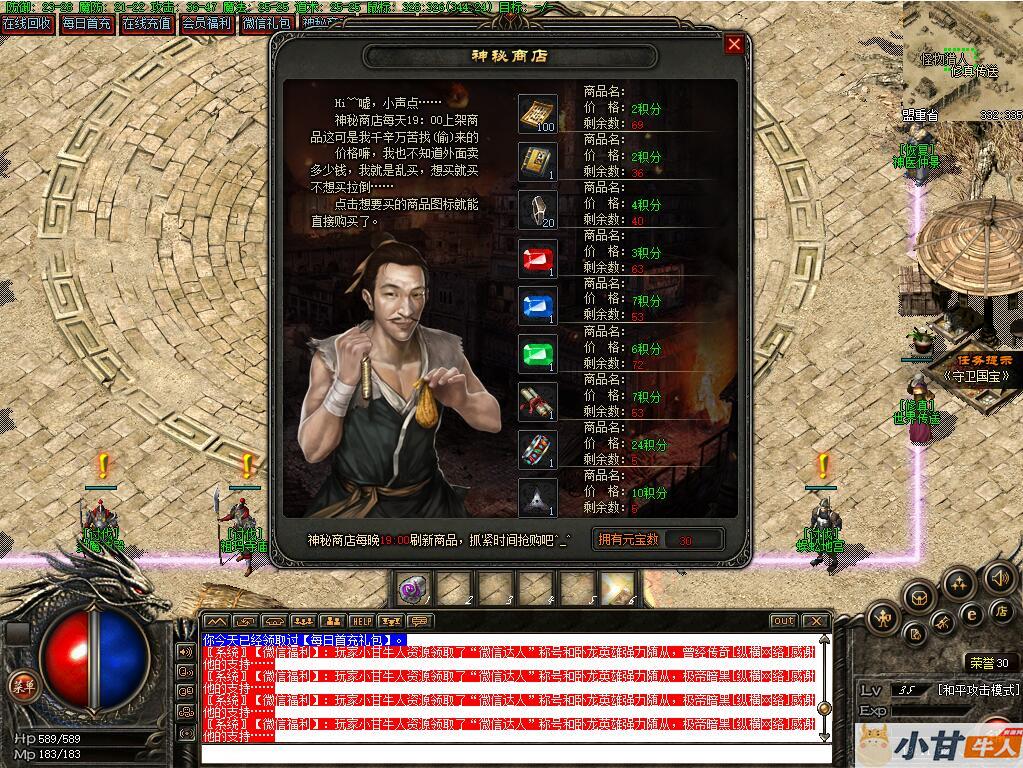1023x768 pixels.
Task: Use the purple item in hotbar slot 1
Action: point(412,589)
